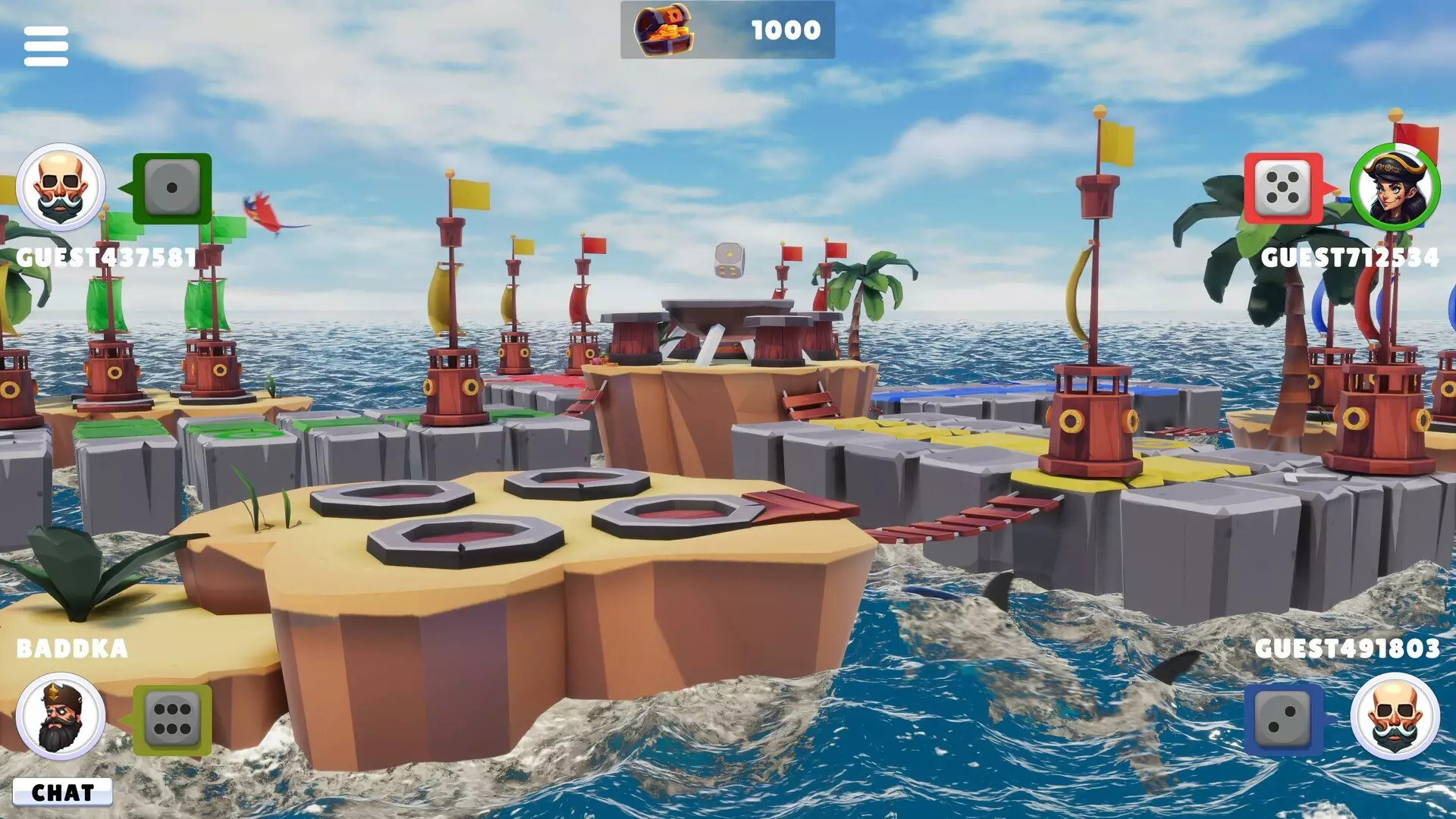Open the CHAT panel

coord(64,792)
